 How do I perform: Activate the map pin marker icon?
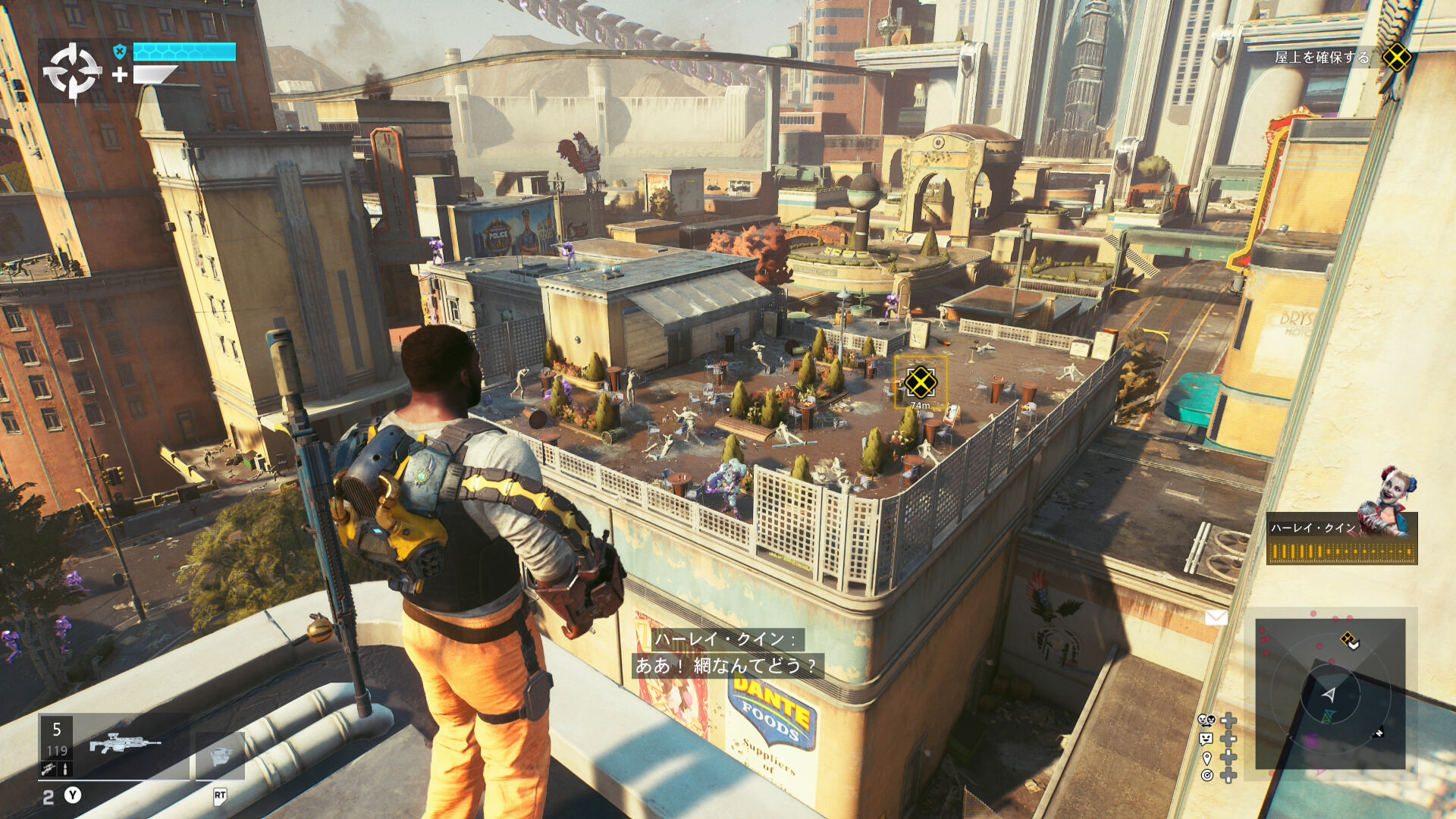coord(1207,757)
